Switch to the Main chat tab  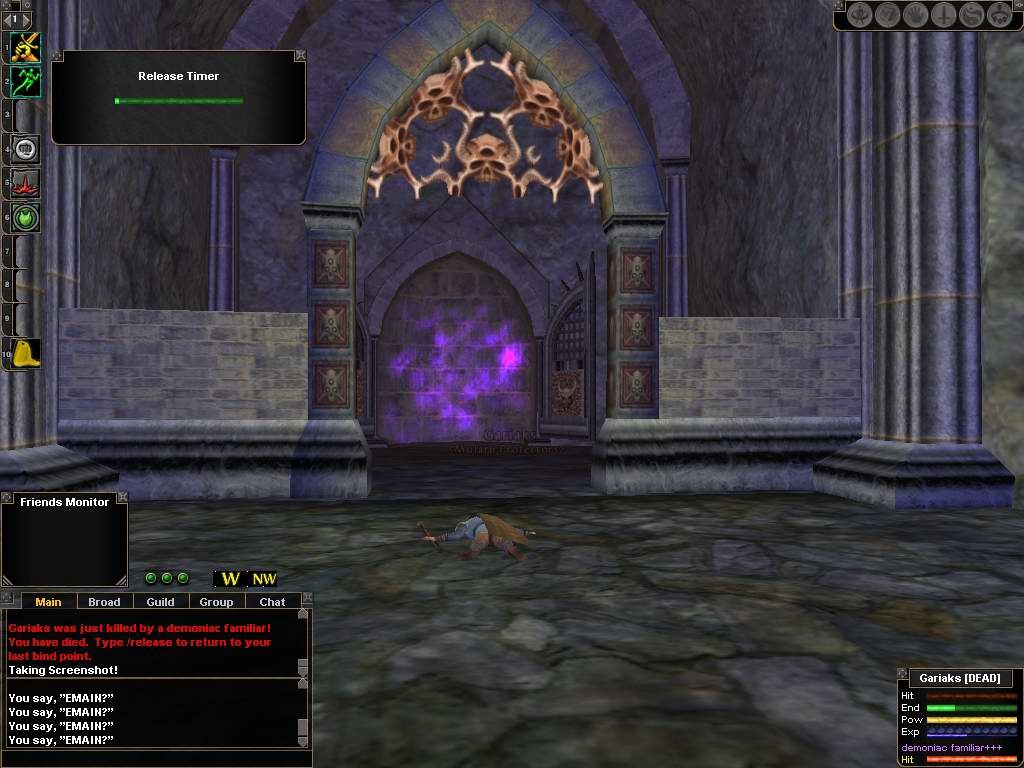48,602
